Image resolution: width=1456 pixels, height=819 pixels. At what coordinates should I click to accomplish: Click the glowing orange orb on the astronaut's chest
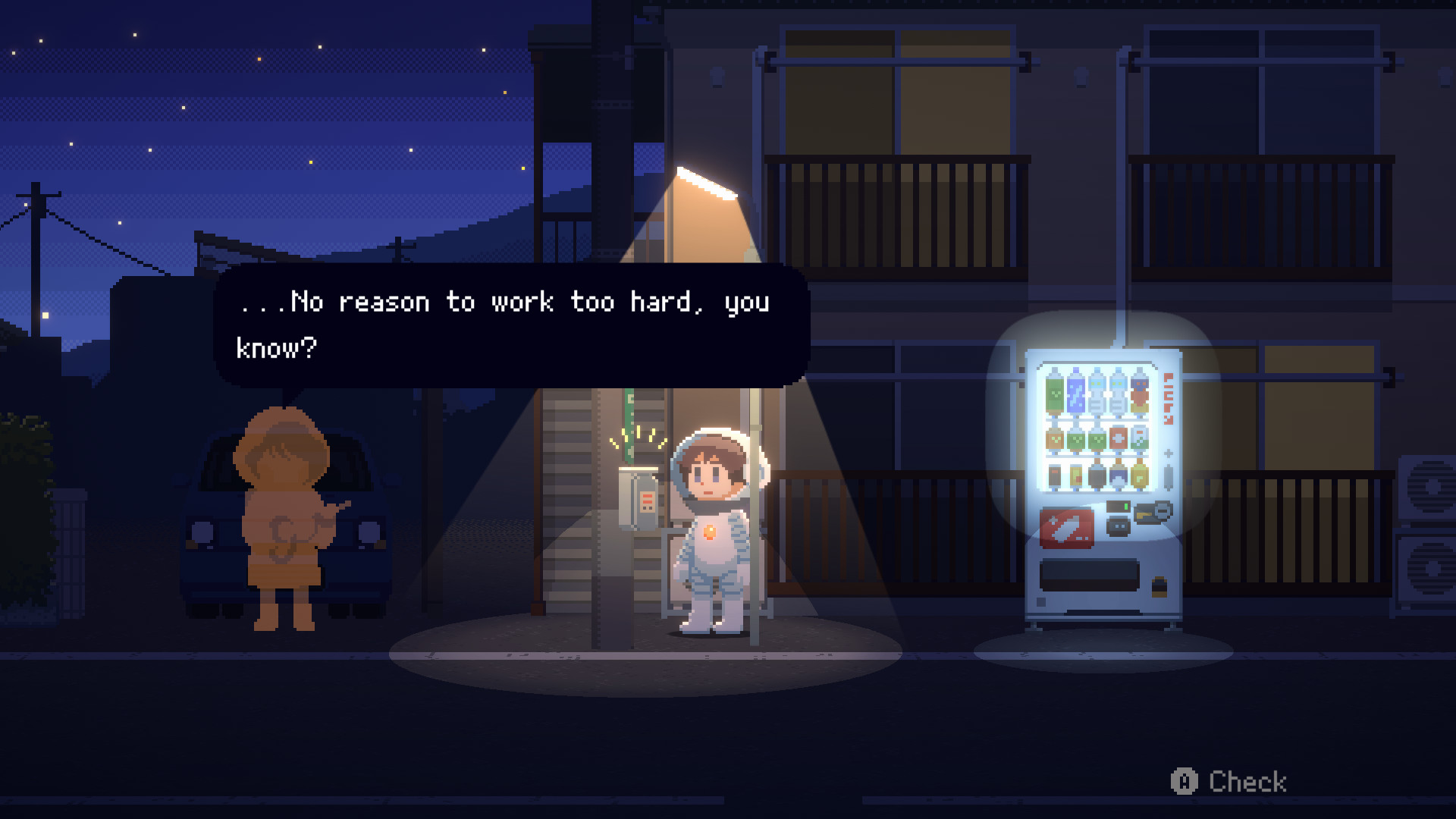(710, 531)
